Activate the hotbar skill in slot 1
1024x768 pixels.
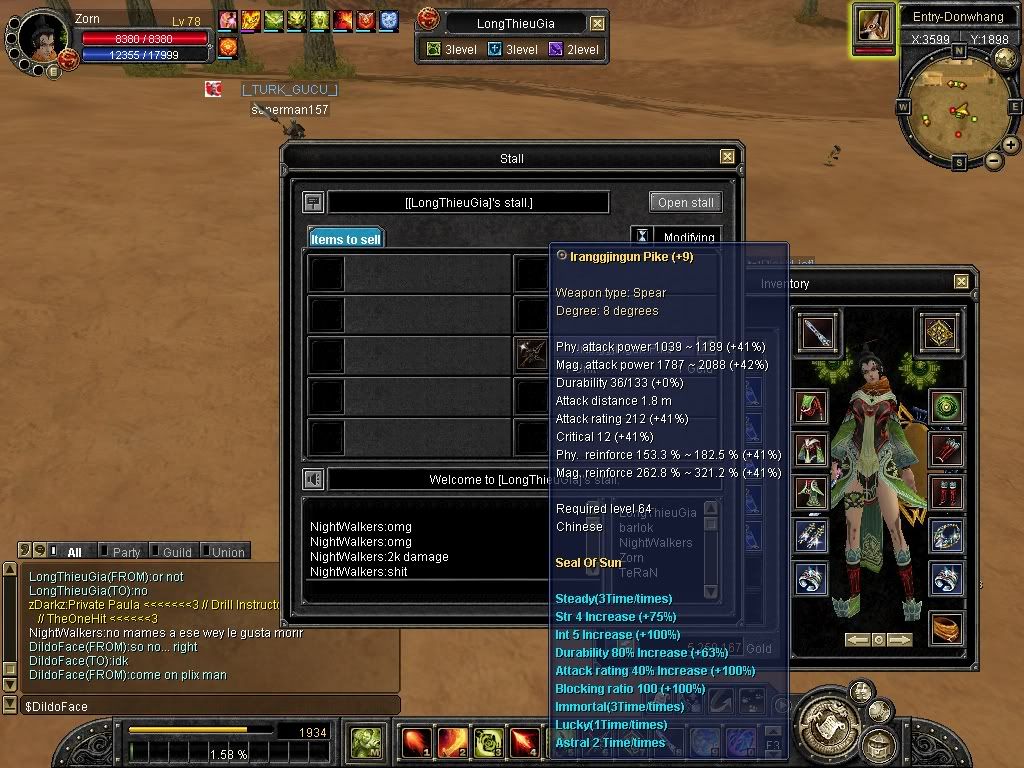pos(415,742)
